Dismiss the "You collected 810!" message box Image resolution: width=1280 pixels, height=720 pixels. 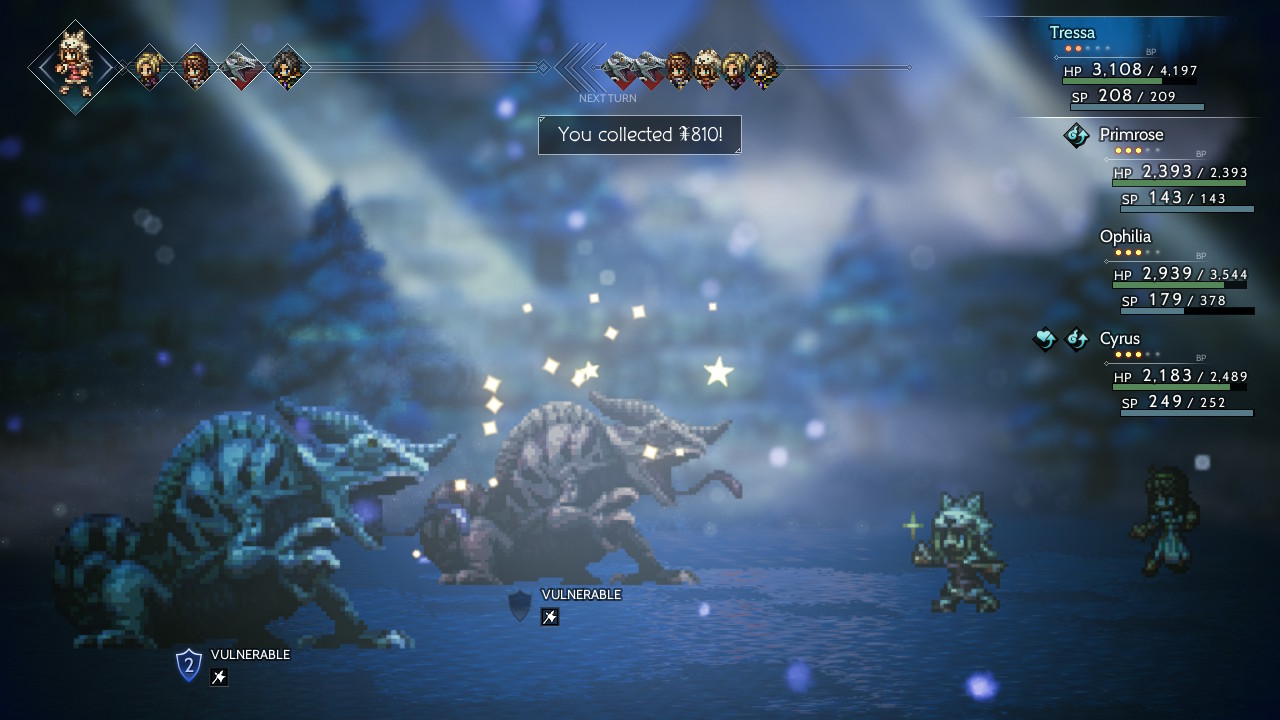pos(639,135)
